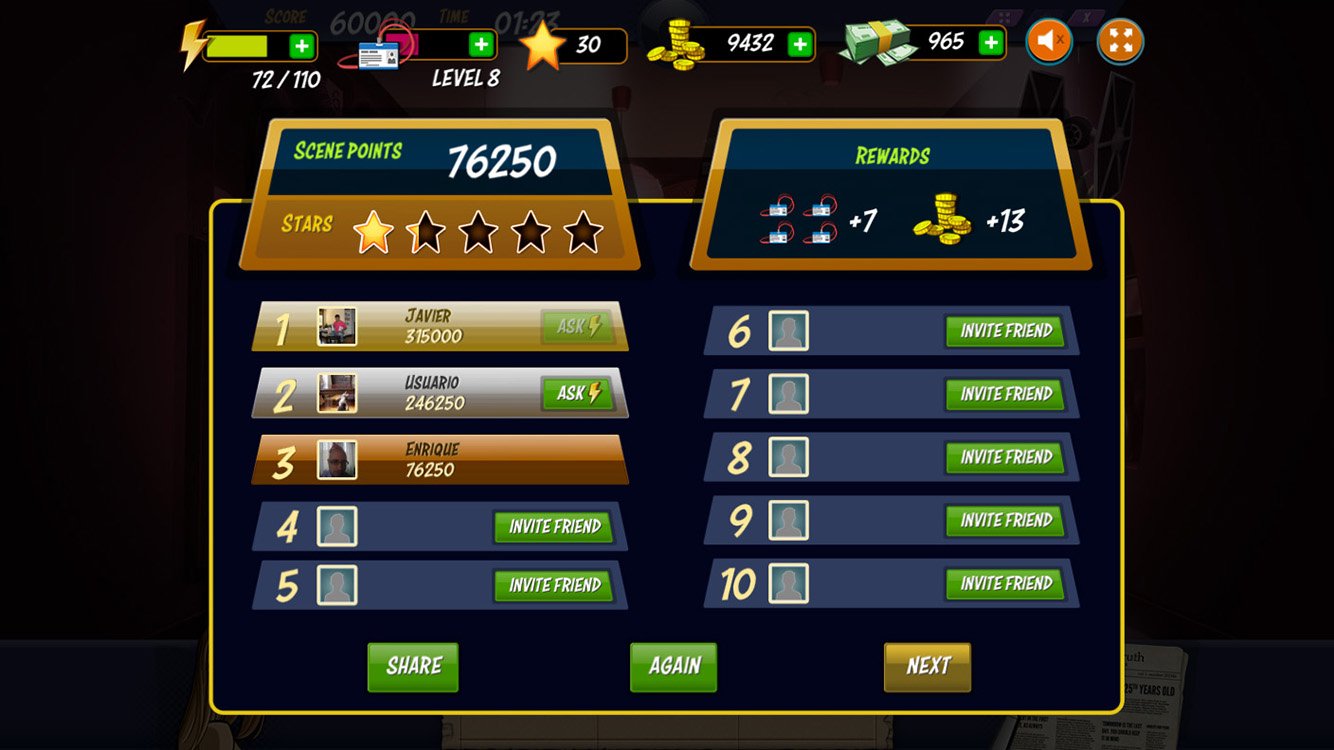
Task: Click the Share button
Action: pos(413,667)
